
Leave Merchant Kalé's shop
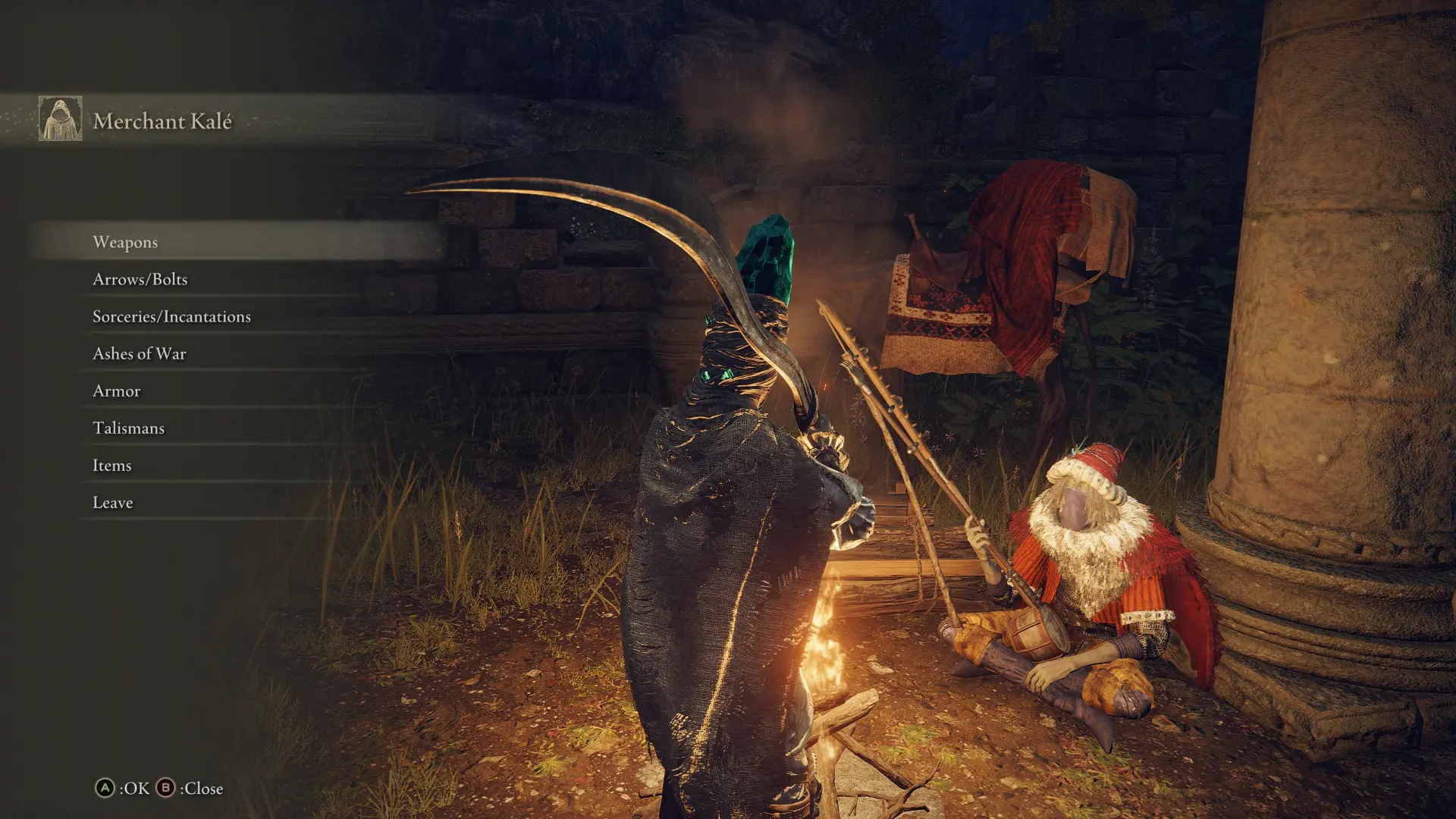[x=113, y=502]
